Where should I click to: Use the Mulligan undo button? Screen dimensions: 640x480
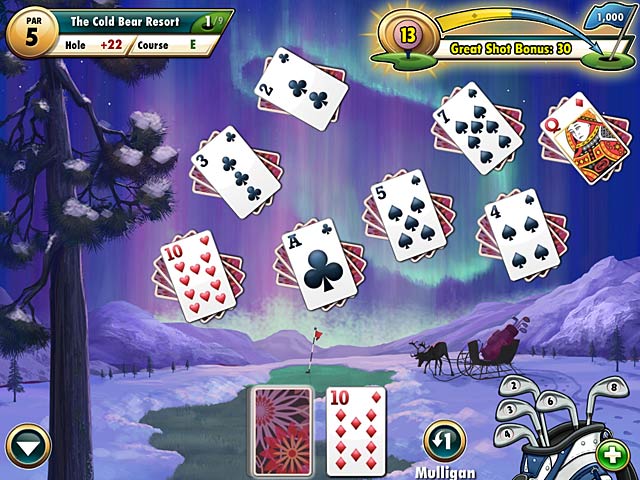point(444,441)
